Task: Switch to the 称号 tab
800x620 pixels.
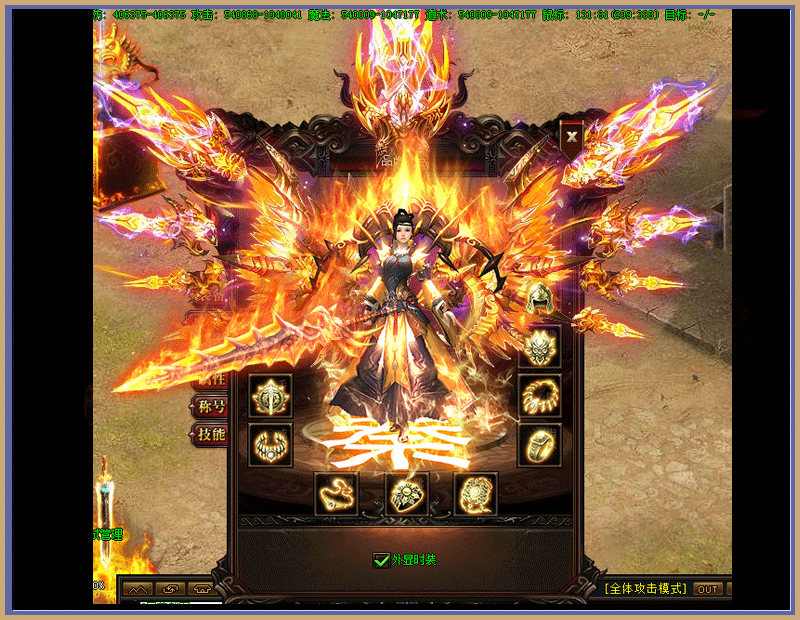Action: coord(211,407)
